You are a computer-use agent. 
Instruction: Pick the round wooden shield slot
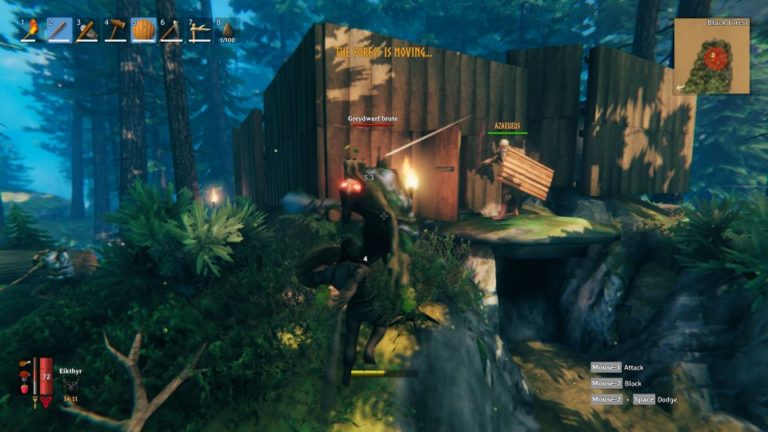coord(144,31)
